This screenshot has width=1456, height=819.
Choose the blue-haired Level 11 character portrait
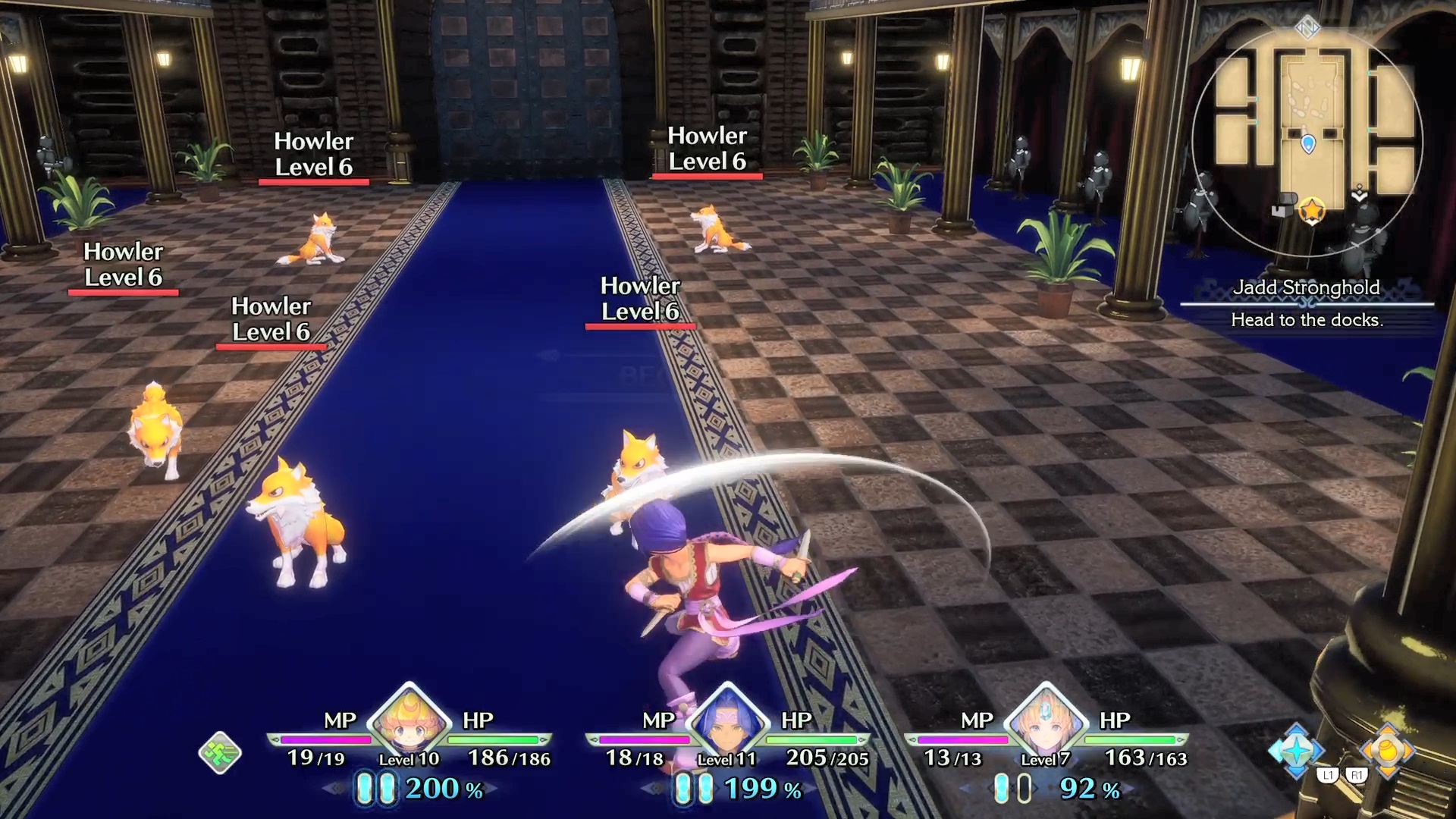click(x=727, y=720)
